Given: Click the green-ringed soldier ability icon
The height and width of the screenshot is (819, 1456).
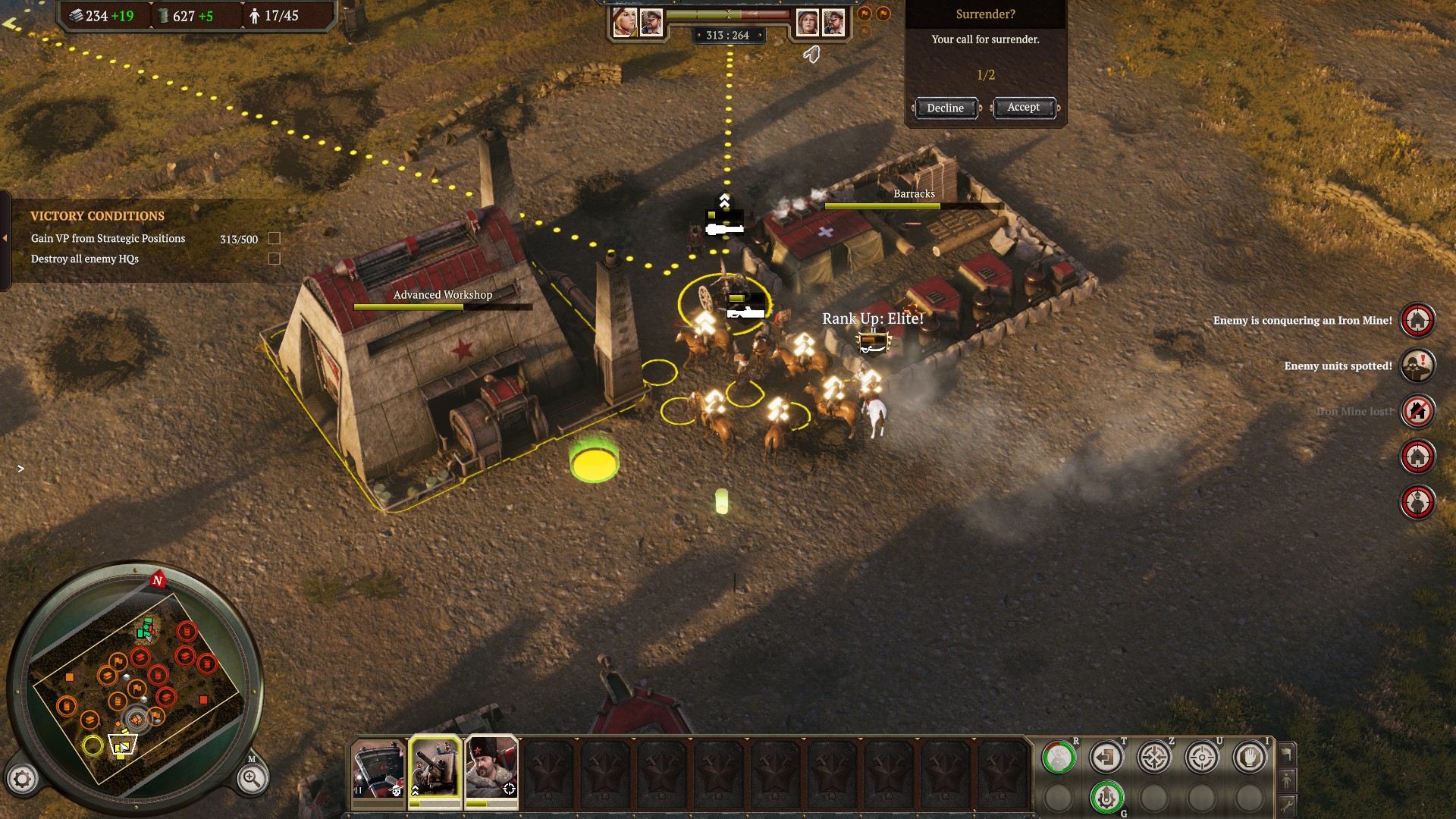Looking at the screenshot, I should click(1058, 757).
